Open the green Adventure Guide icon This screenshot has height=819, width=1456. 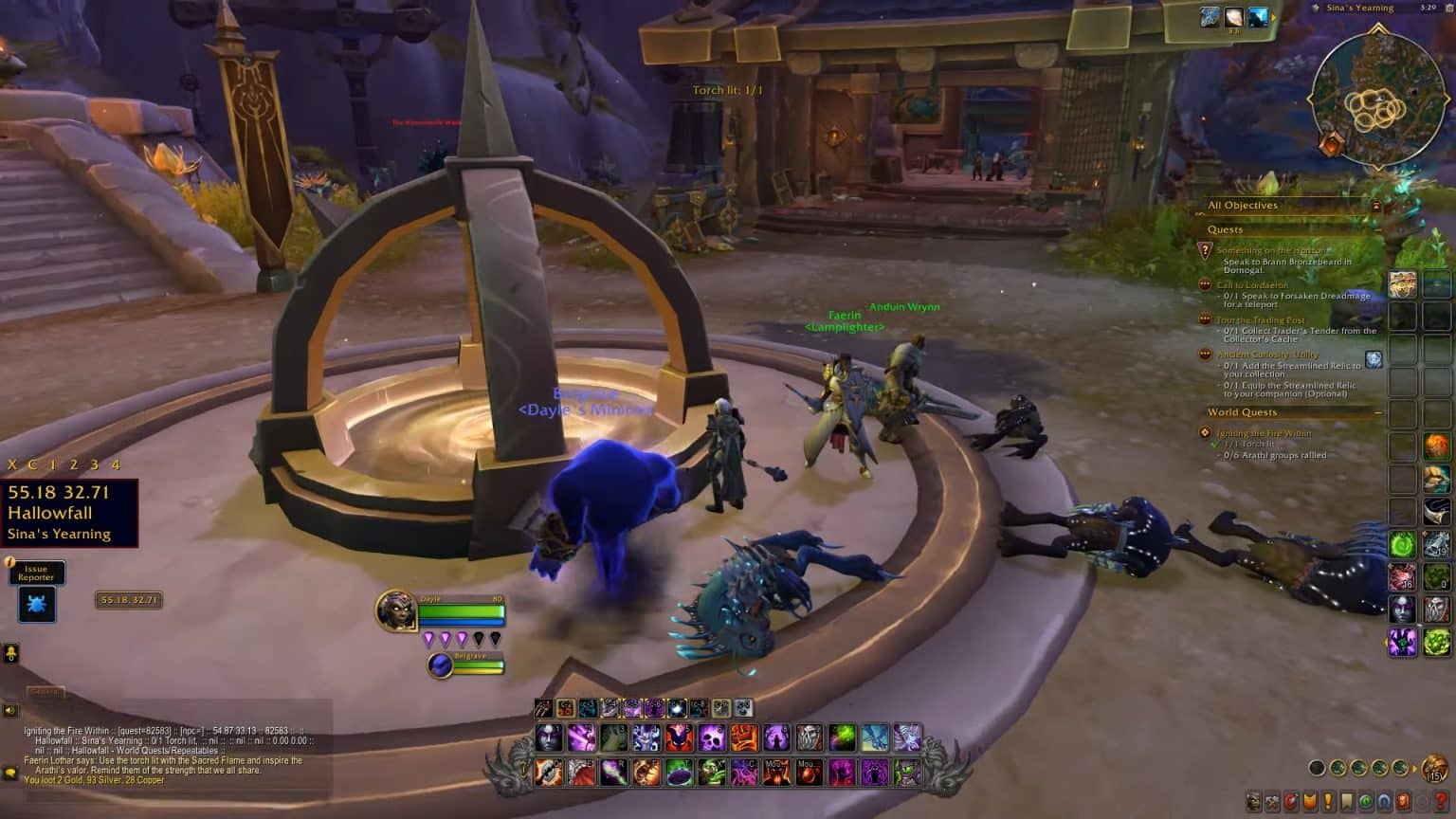[1366, 801]
